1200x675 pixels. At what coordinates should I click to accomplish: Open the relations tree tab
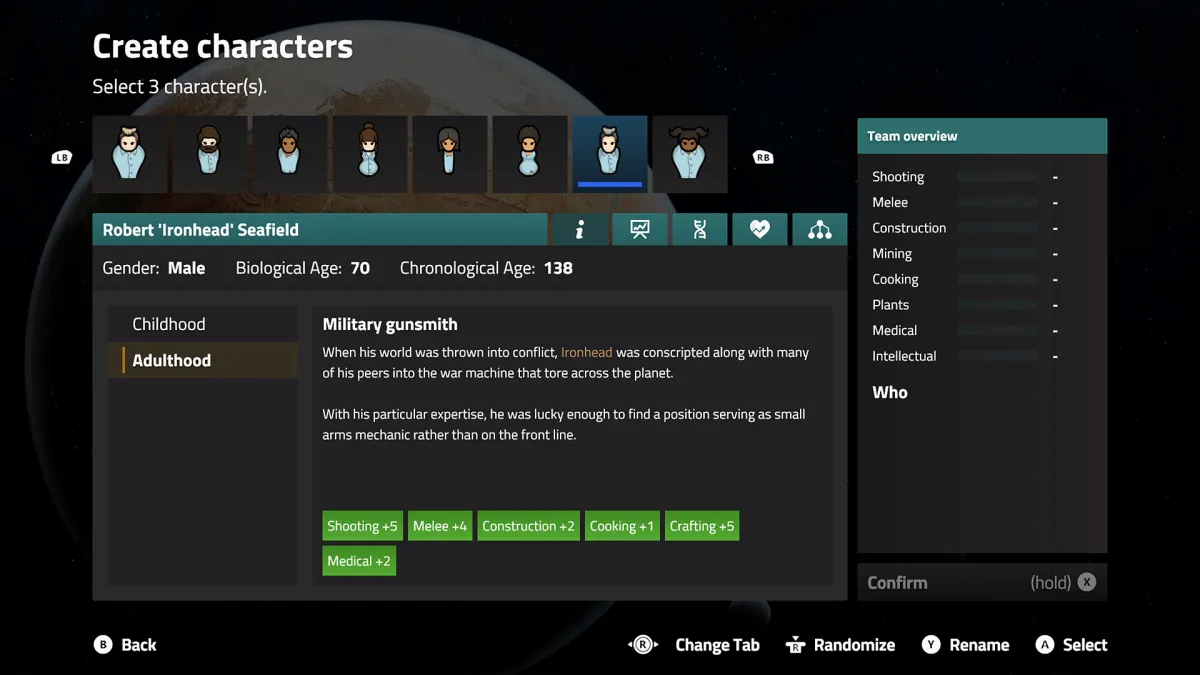pyautogui.click(x=820, y=230)
